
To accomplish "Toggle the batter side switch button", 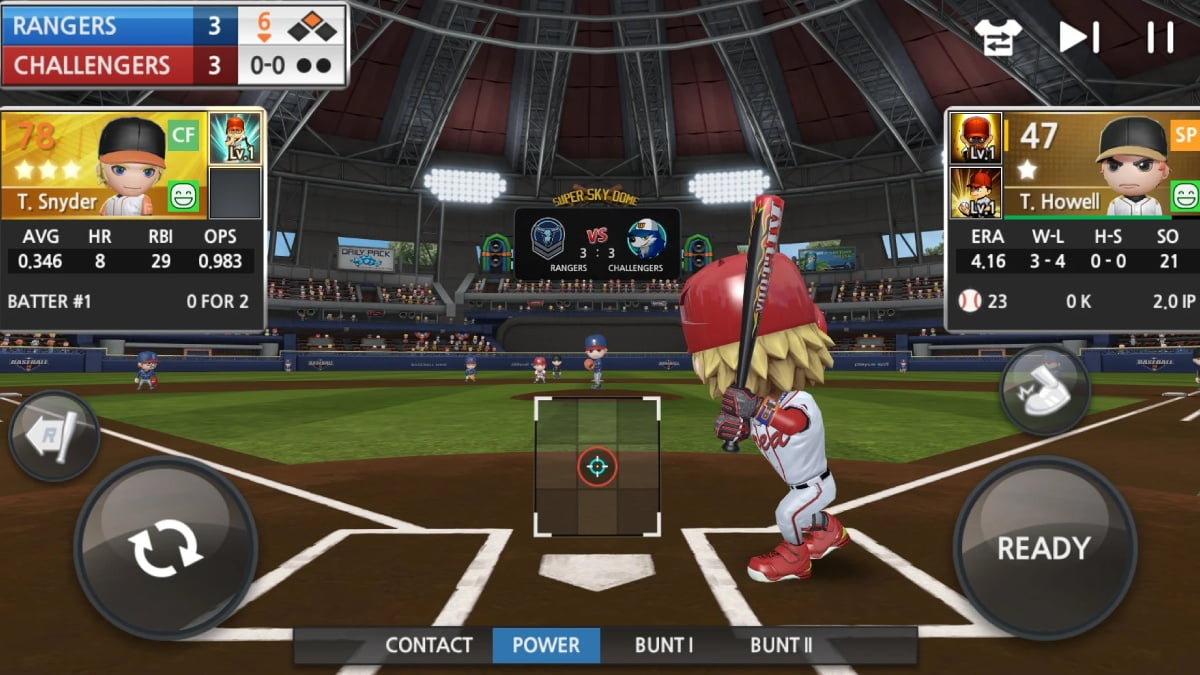I will (x=54, y=436).
